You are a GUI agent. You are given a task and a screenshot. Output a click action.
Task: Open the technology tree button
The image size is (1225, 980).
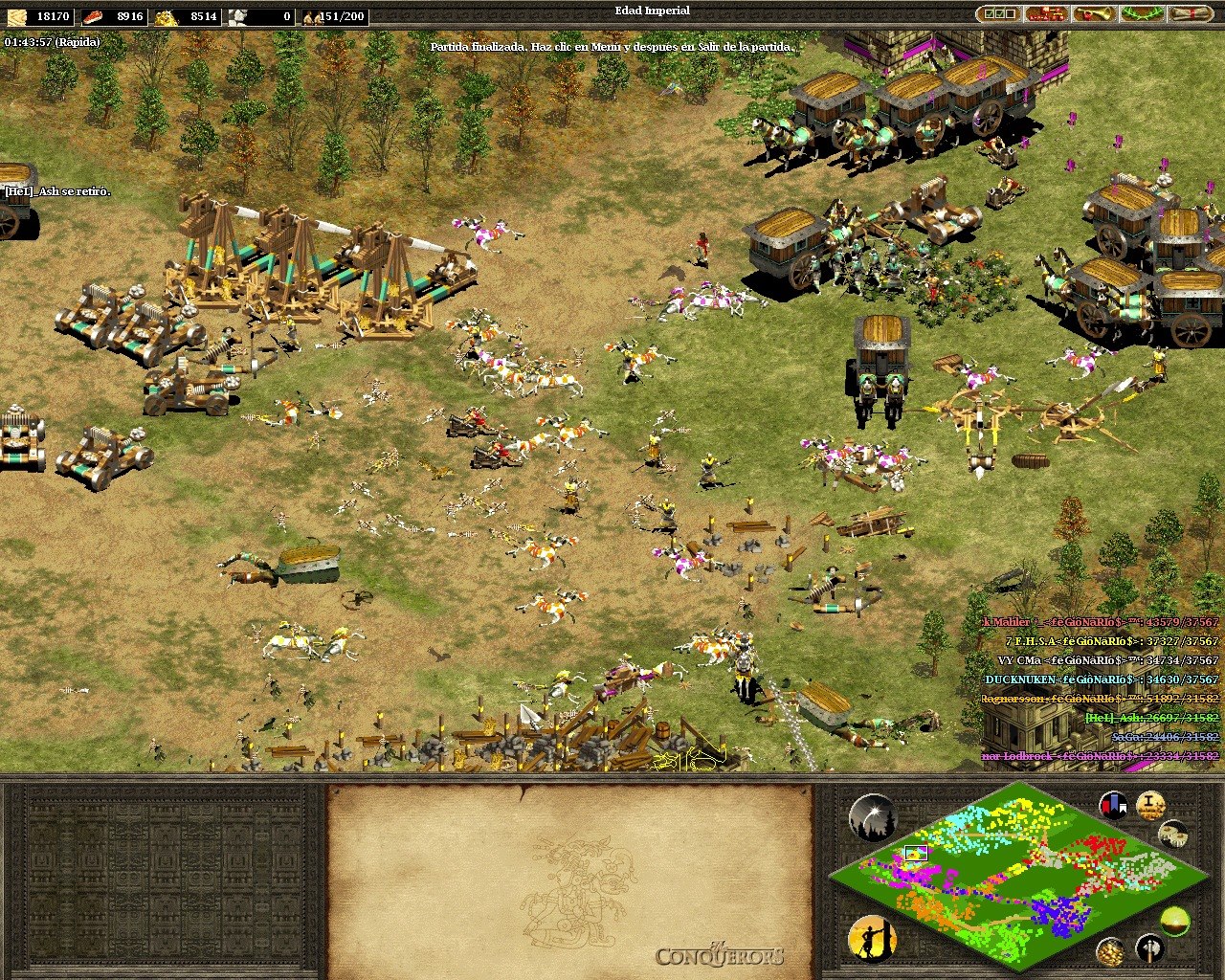tap(1046, 14)
